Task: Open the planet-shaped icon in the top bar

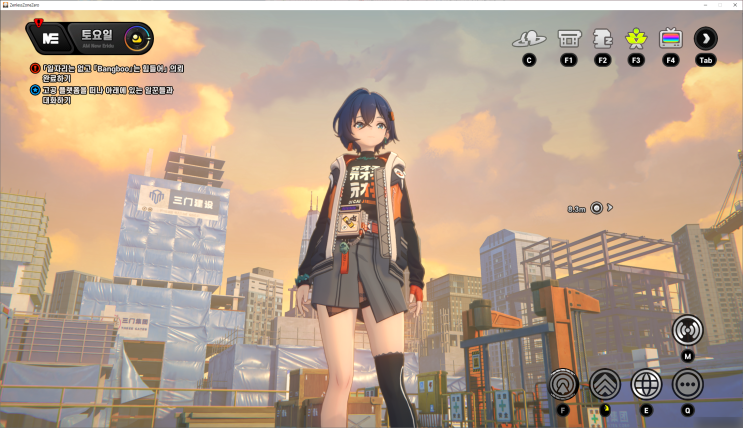Action: pyautogui.click(x=529, y=39)
